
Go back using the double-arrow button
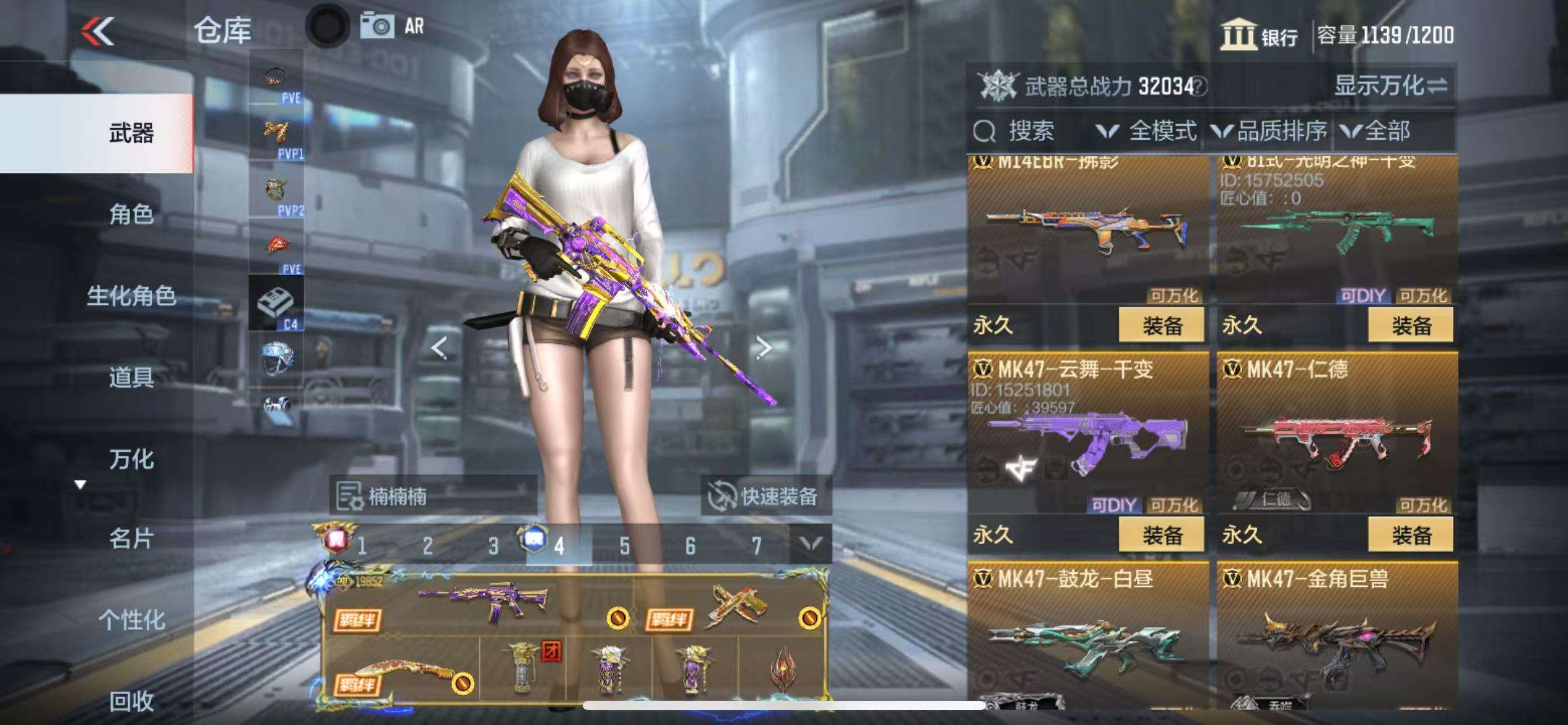click(x=98, y=31)
